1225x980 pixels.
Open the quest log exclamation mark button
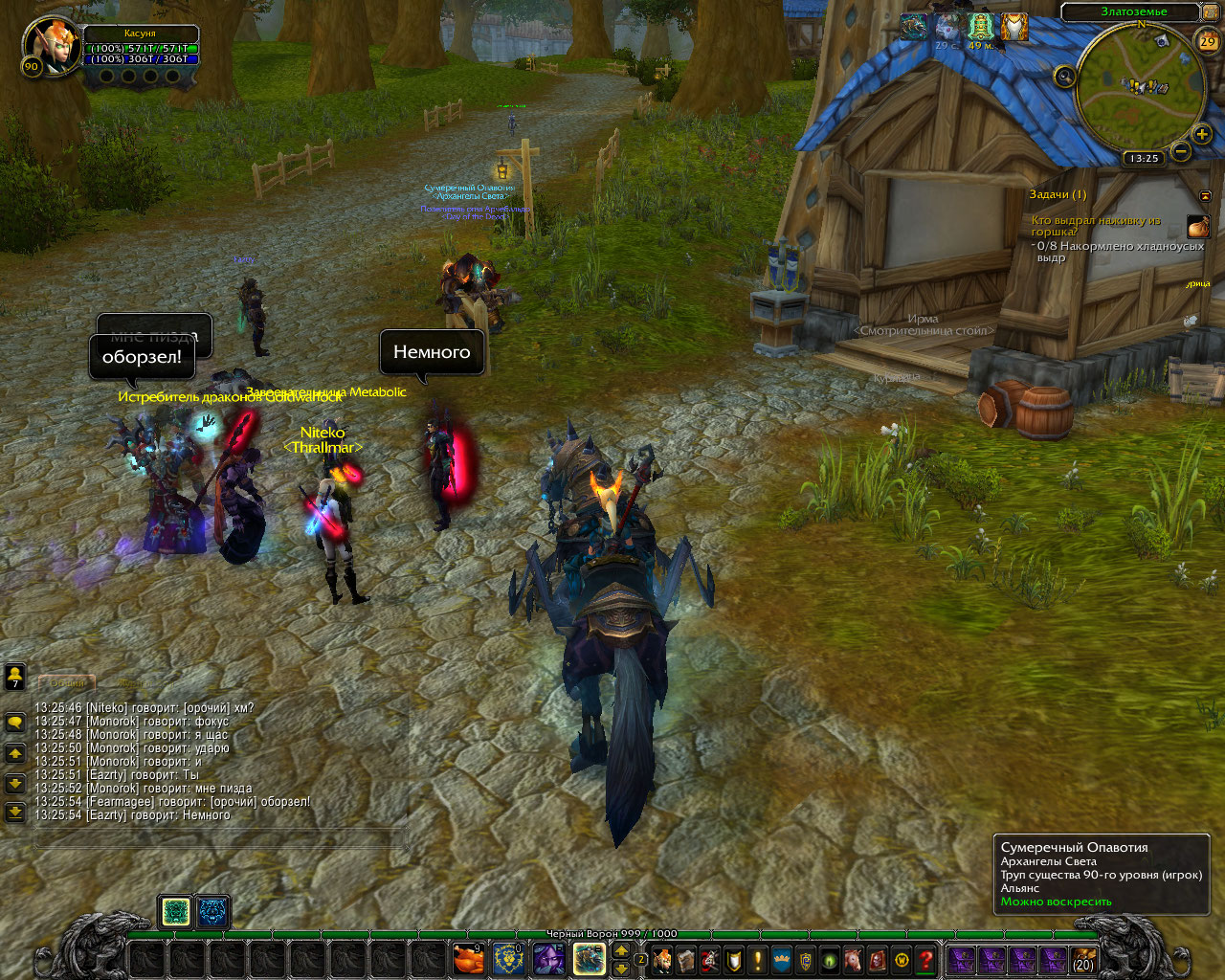[x=758, y=958]
